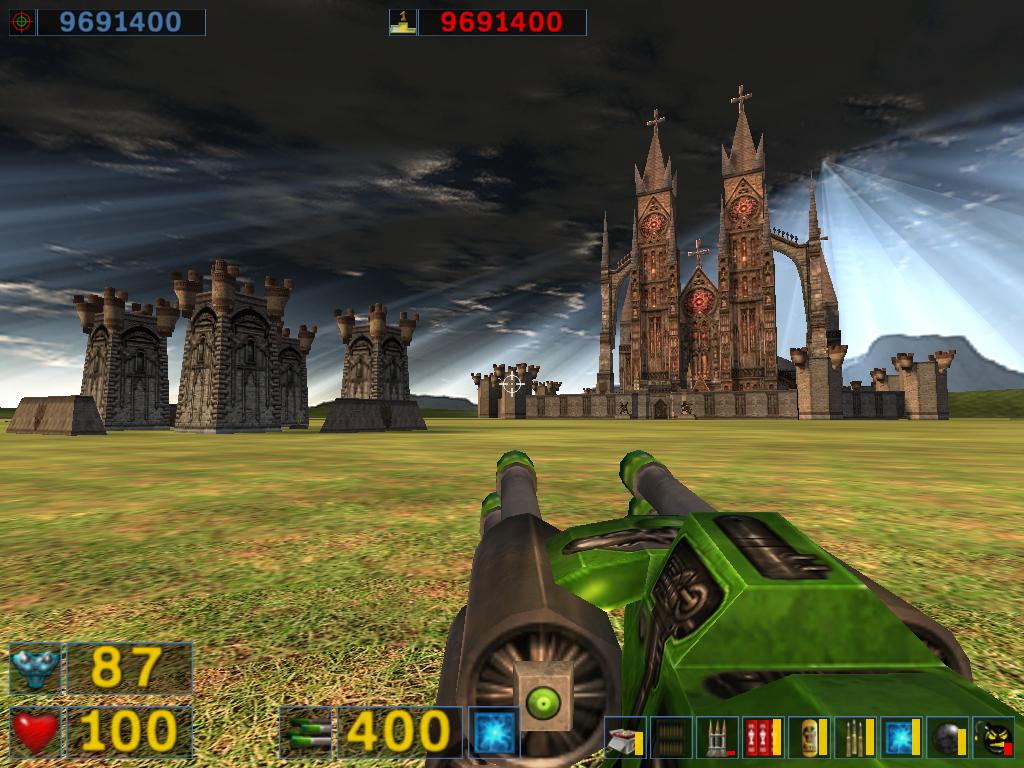Choose the rockets ammo icon
Screen dimensions: 1024x768
click(717, 739)
